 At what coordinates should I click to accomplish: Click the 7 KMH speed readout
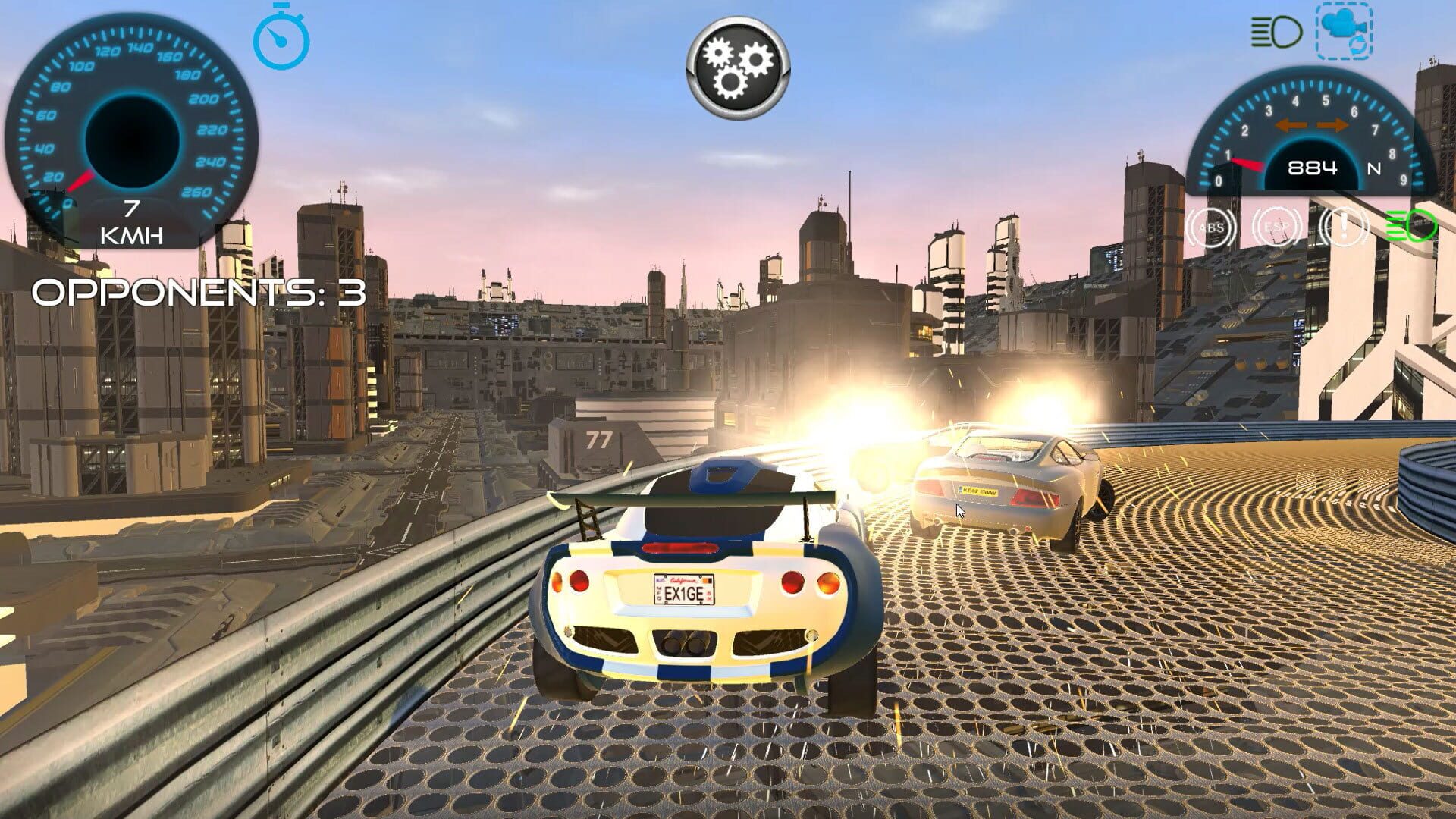[130, 220]
